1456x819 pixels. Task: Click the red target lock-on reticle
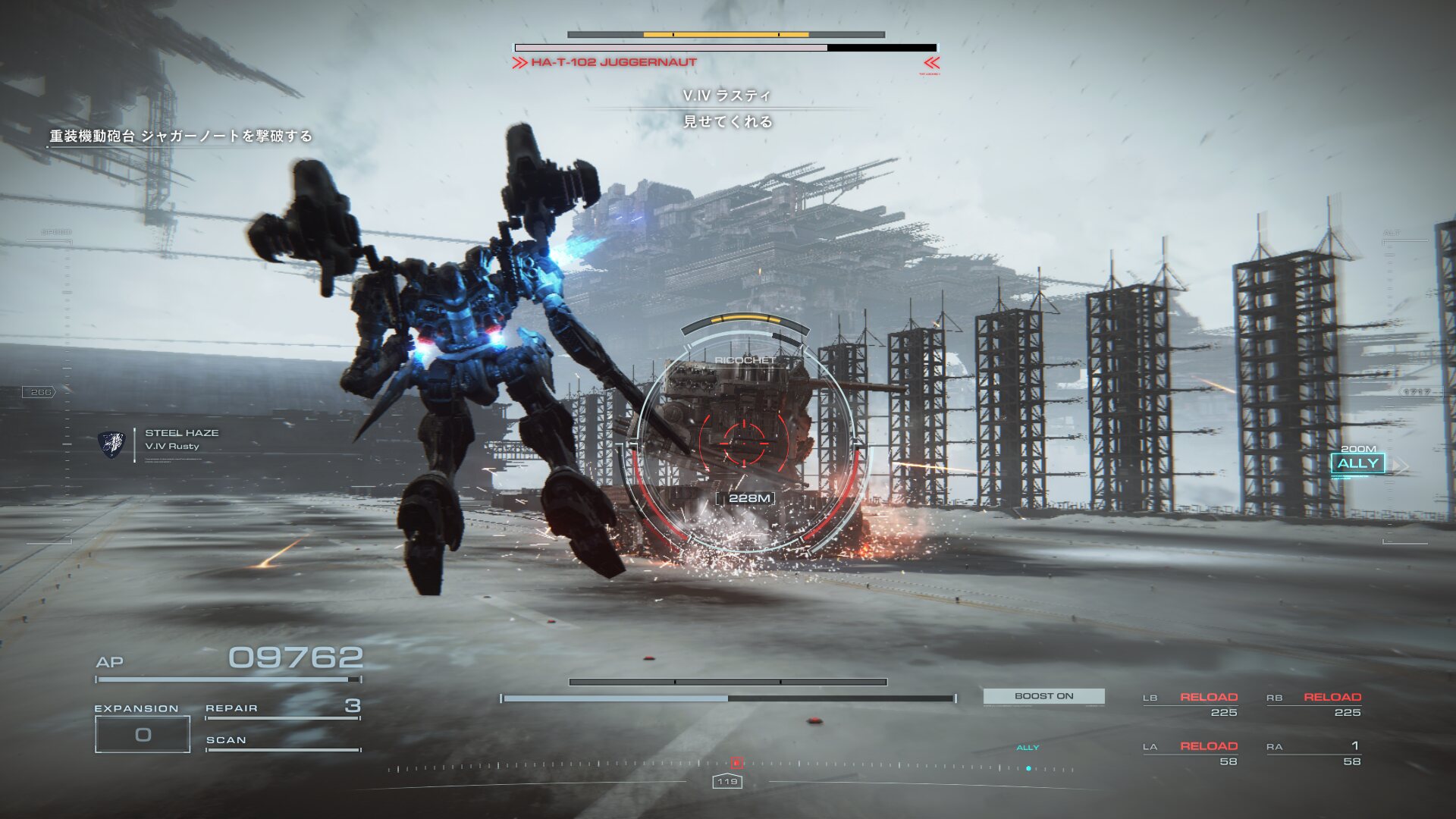pos(744,440)
